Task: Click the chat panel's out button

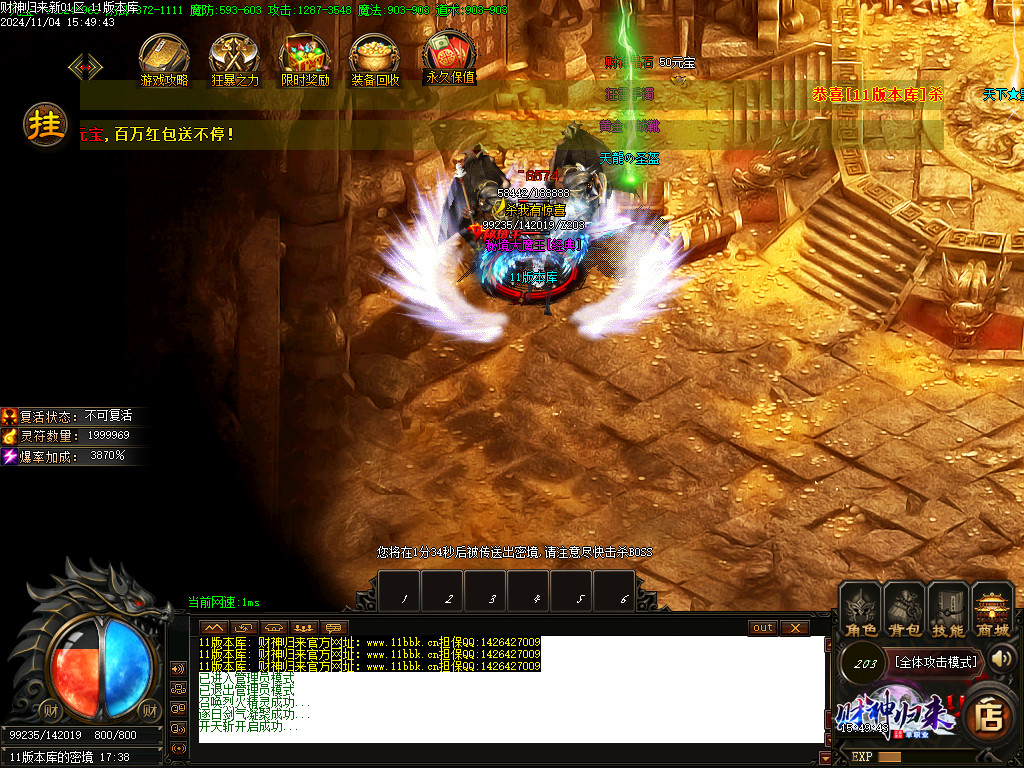Action: point(763,628)
